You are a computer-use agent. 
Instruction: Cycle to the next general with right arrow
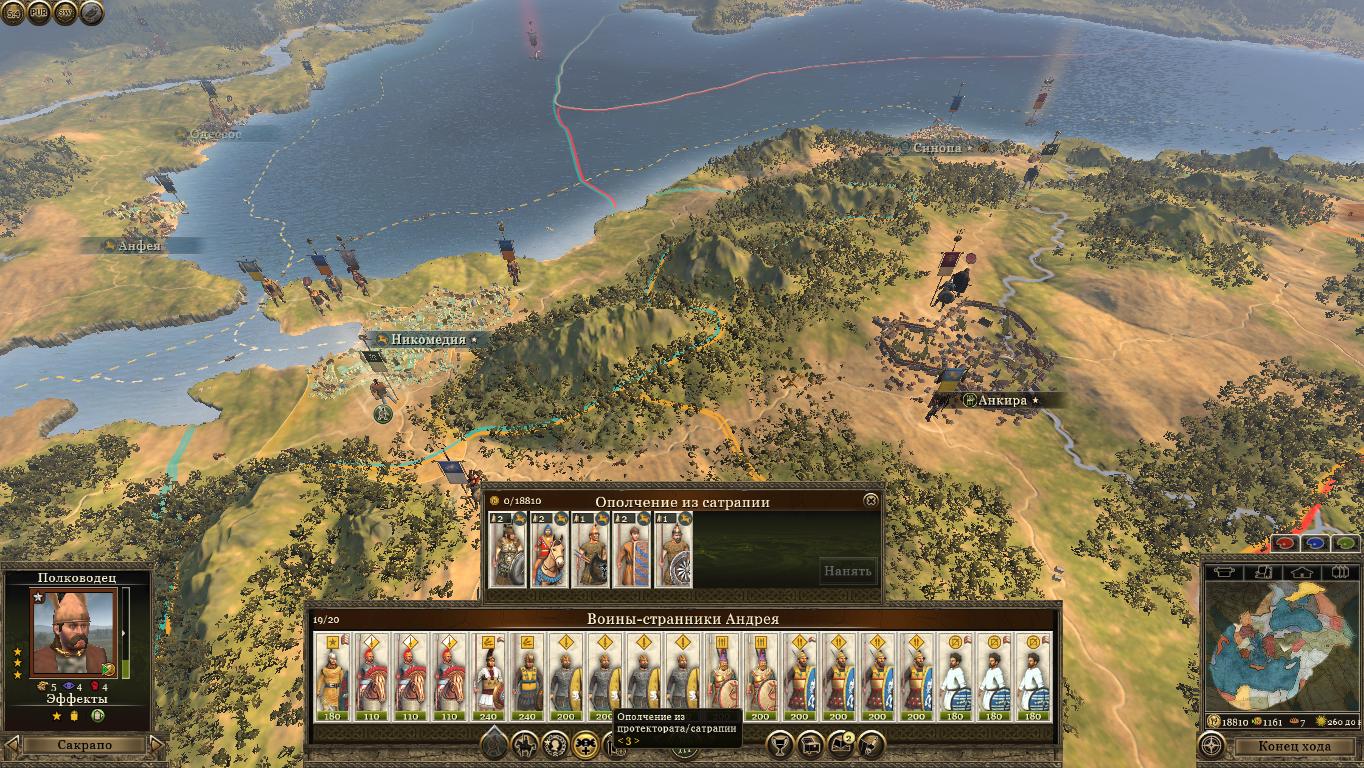tap(156, 745)
